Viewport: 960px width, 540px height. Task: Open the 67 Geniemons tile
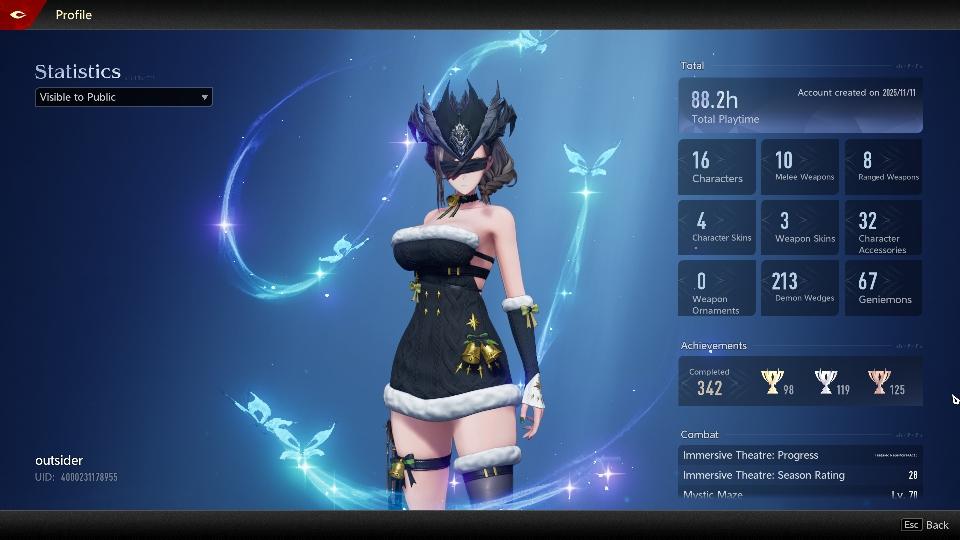883,289
